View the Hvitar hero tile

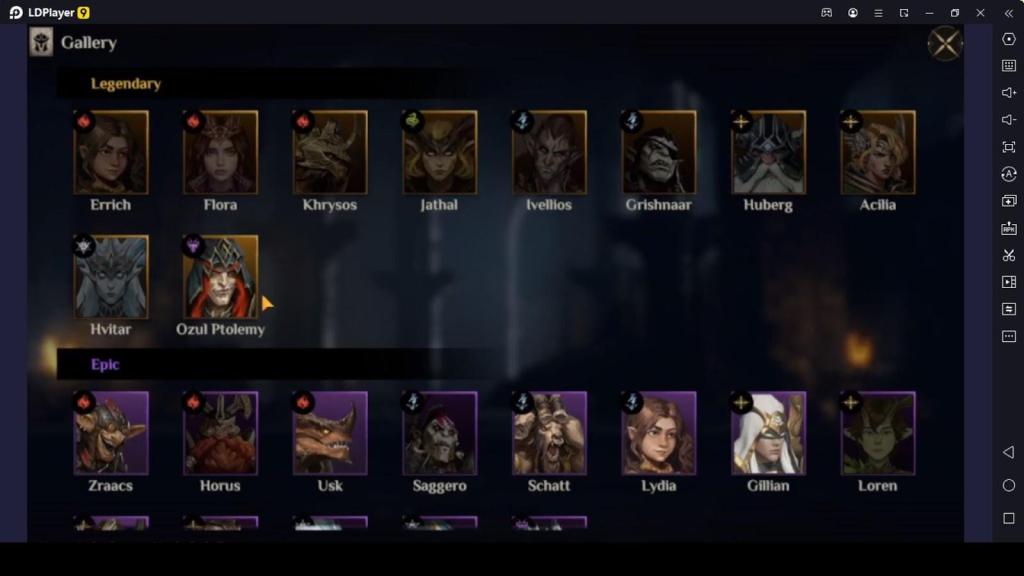click(x=111, y=278)
